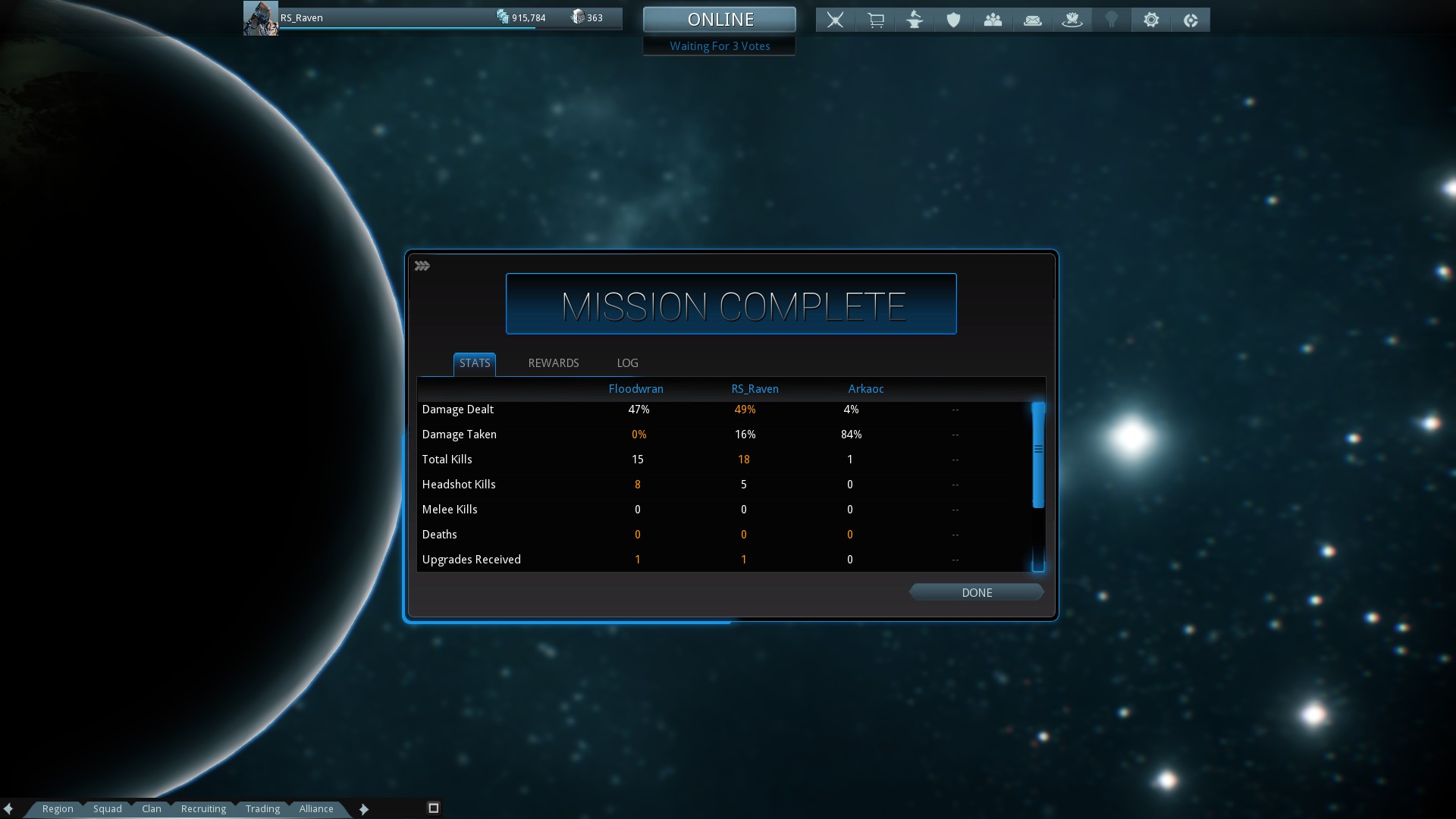Open the Alliance chat tab
The image size is (1456, 819).
(x=316, y=809)
